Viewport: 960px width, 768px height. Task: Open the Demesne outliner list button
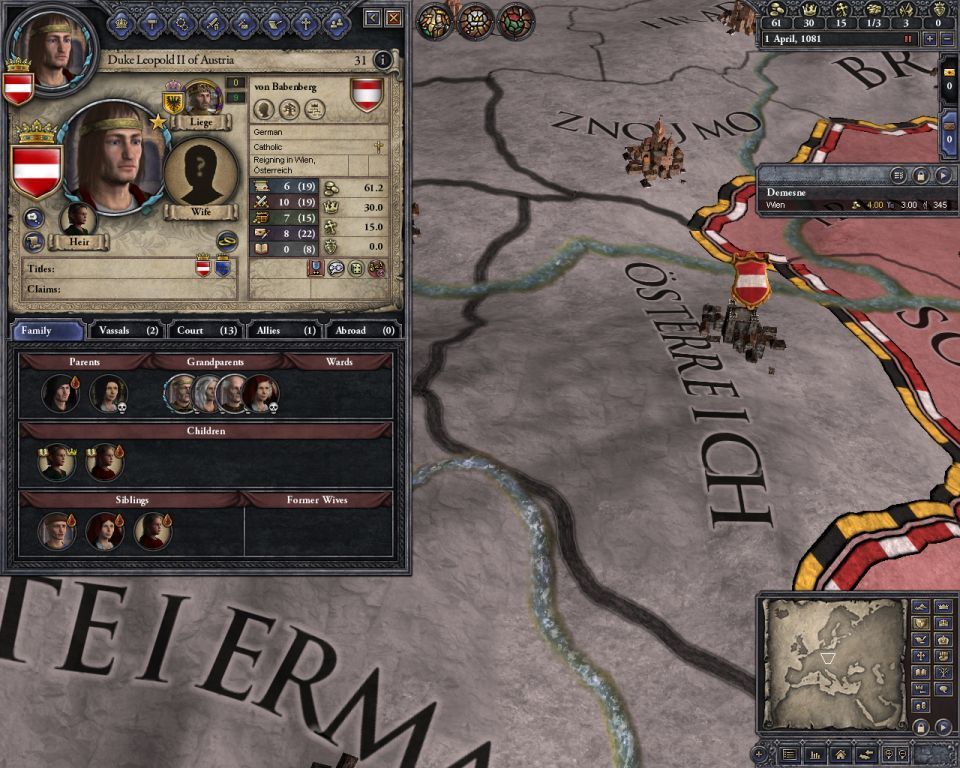pyautogui.click(x=897, y=175)
